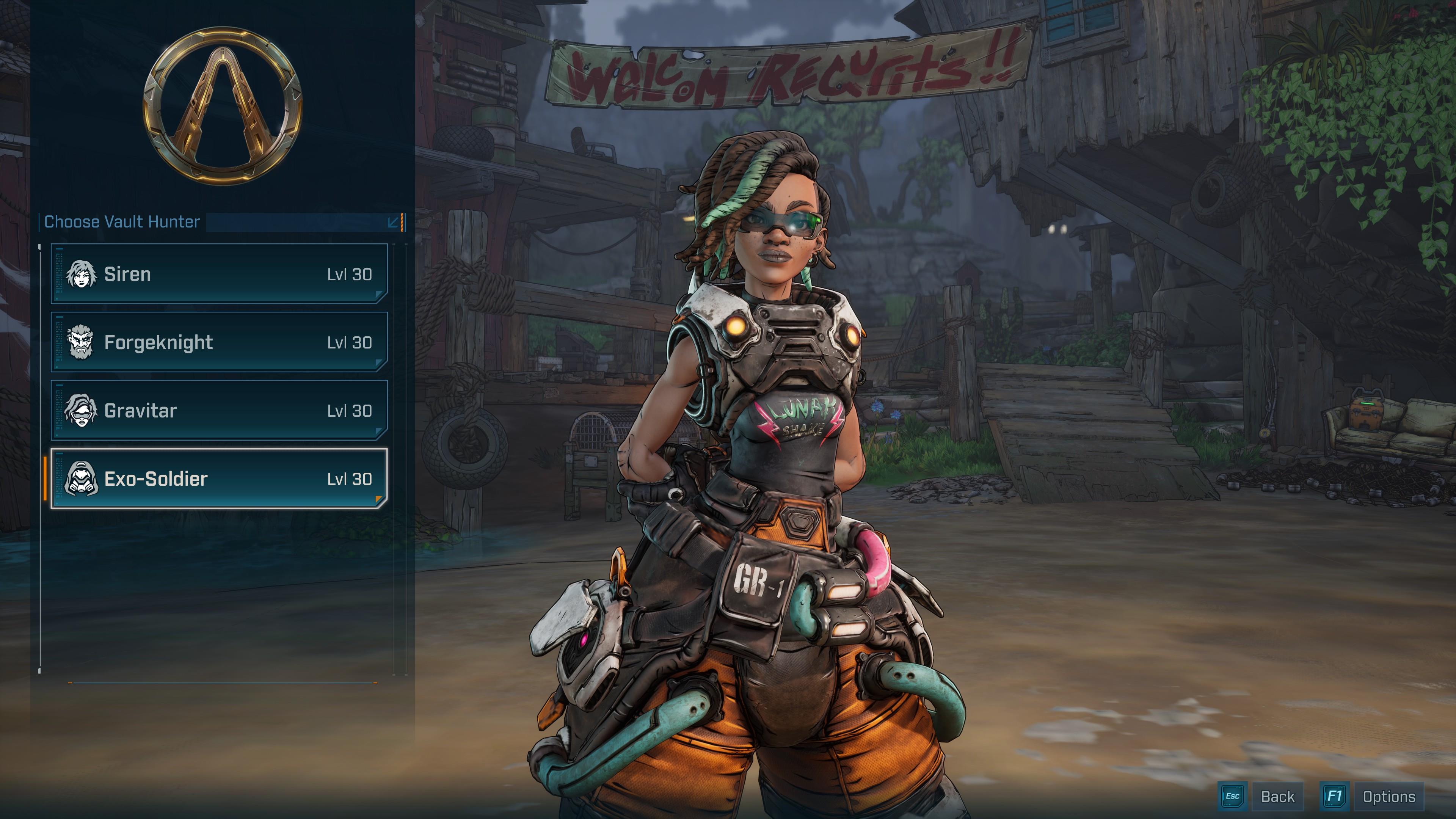
Task: Click the Choose Vault Hunter header
Action: (x=121, y=222)
